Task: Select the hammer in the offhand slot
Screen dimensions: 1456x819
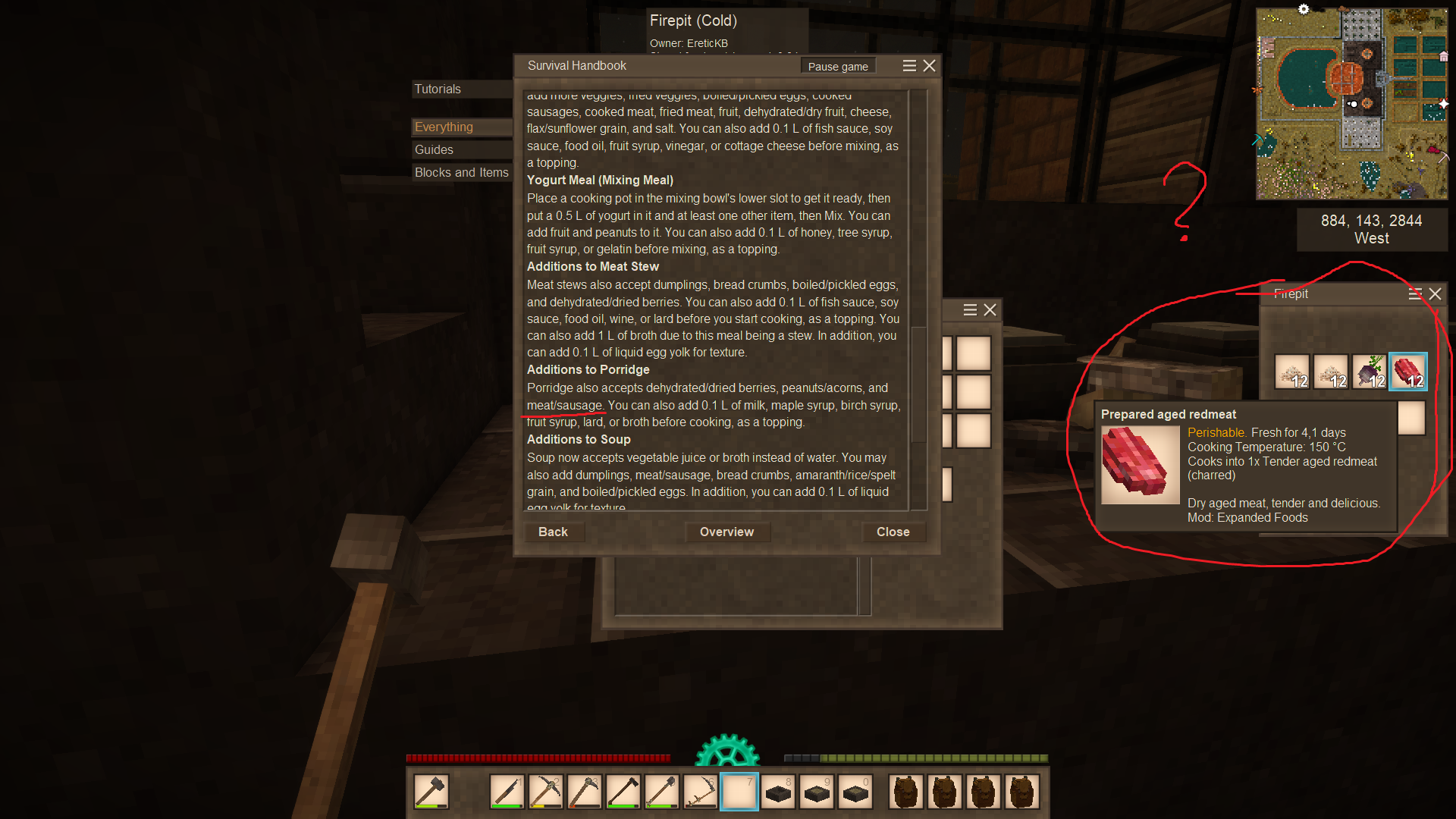Action: click(x=431, y=792)
